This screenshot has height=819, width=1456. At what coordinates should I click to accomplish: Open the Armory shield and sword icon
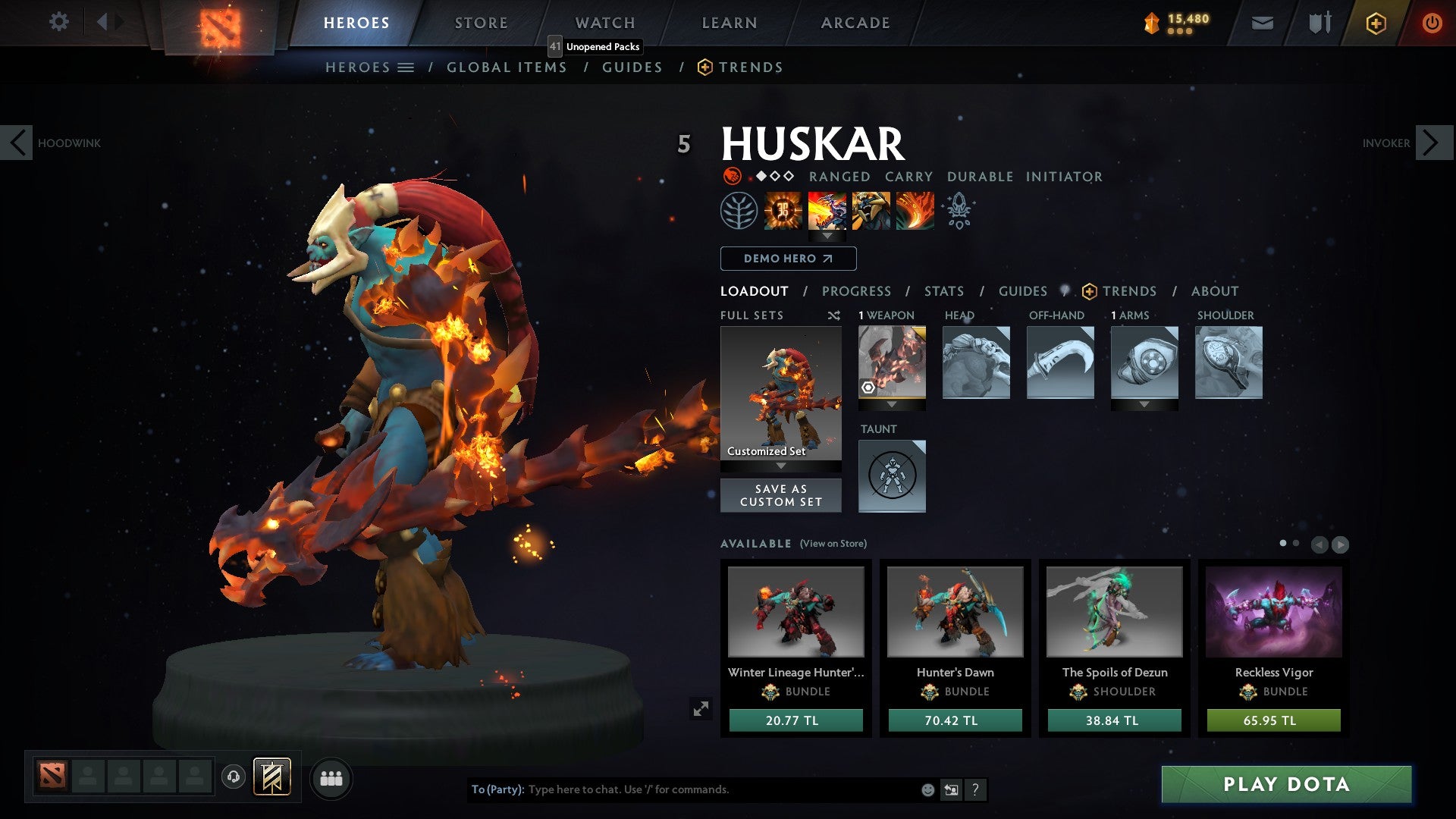(x=1319, y=22)
